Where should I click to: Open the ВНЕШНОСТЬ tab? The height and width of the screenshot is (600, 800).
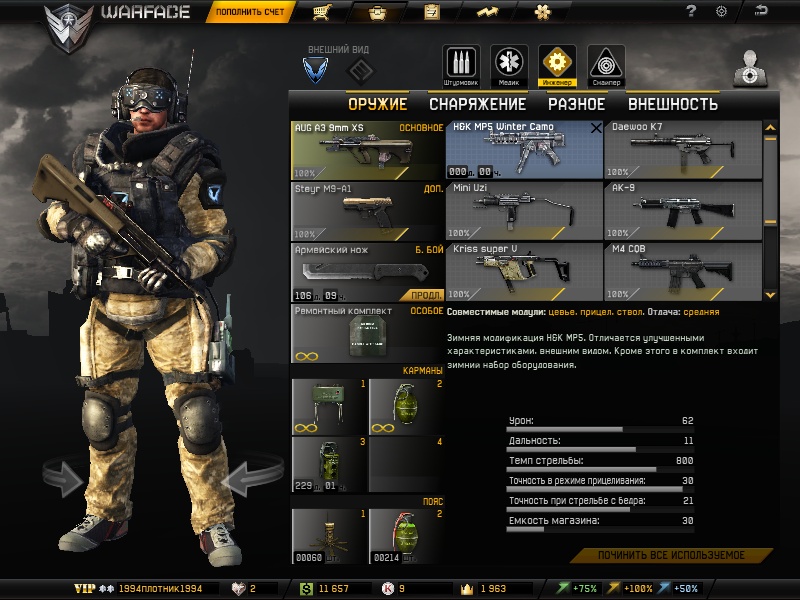pyautogui.click(x=672, y=104)
